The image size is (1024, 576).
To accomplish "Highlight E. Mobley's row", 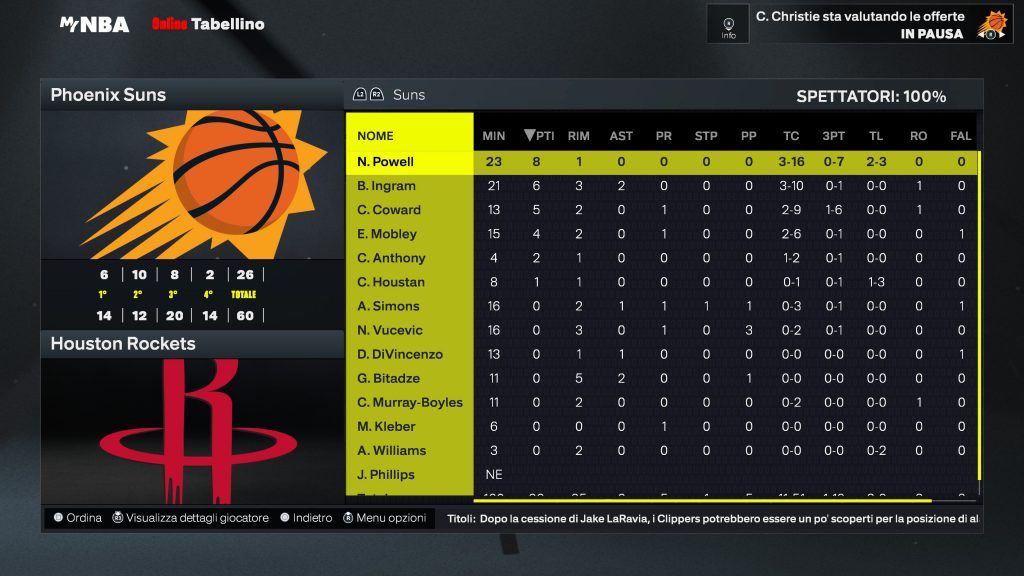I will 387,234.
